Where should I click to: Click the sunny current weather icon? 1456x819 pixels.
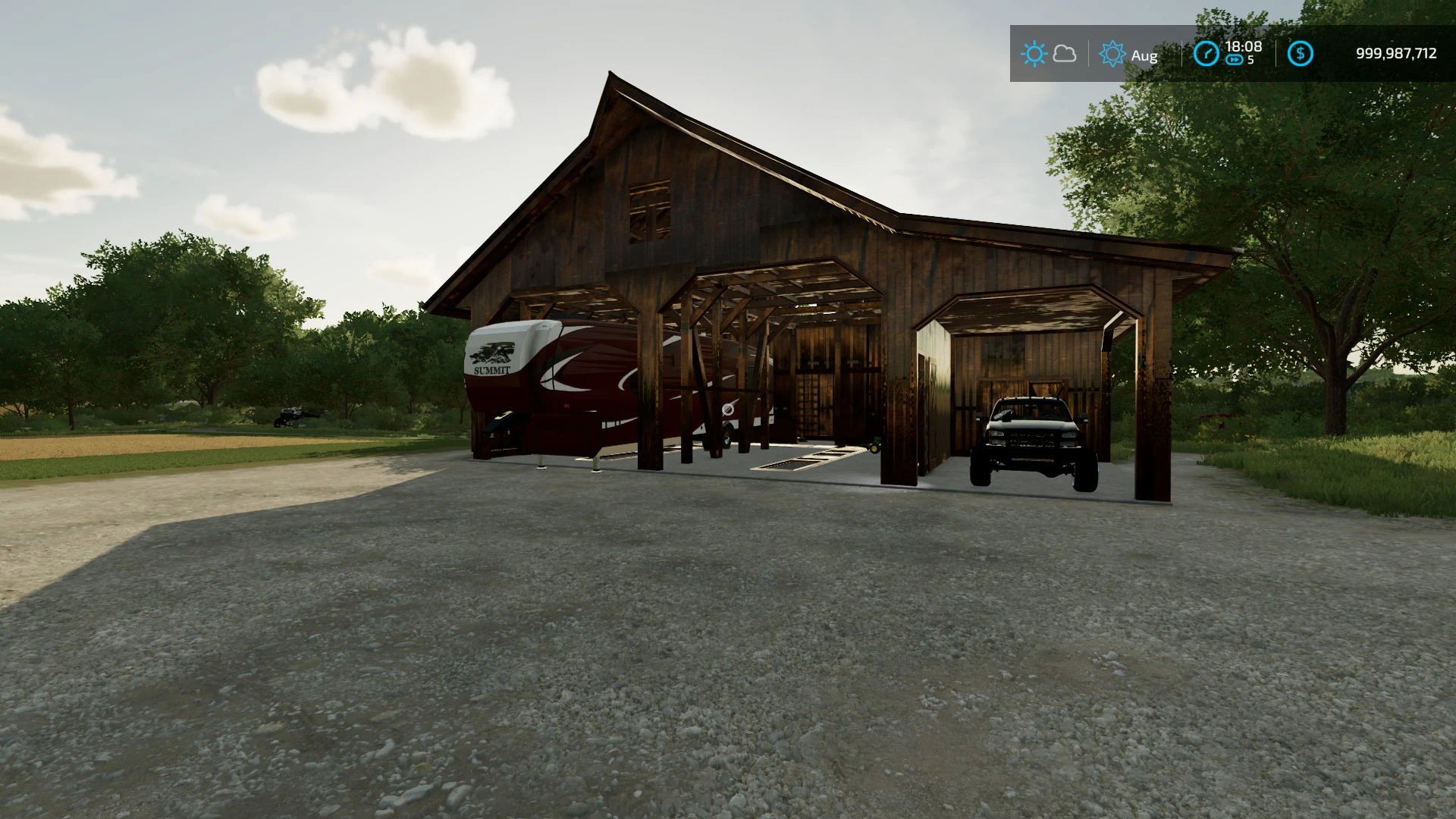(x=1034, y=54)
